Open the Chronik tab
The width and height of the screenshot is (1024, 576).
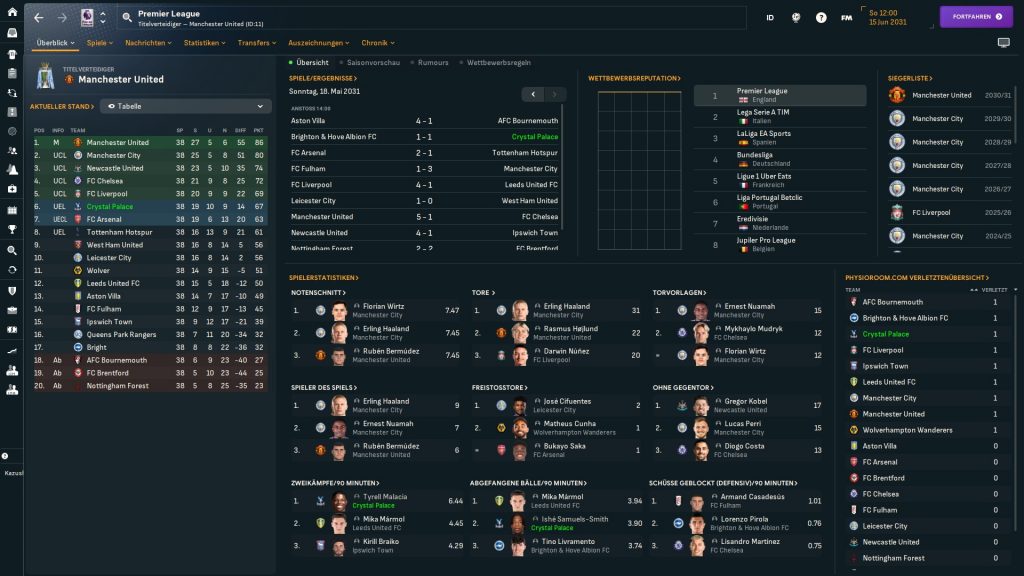point(378,43)
